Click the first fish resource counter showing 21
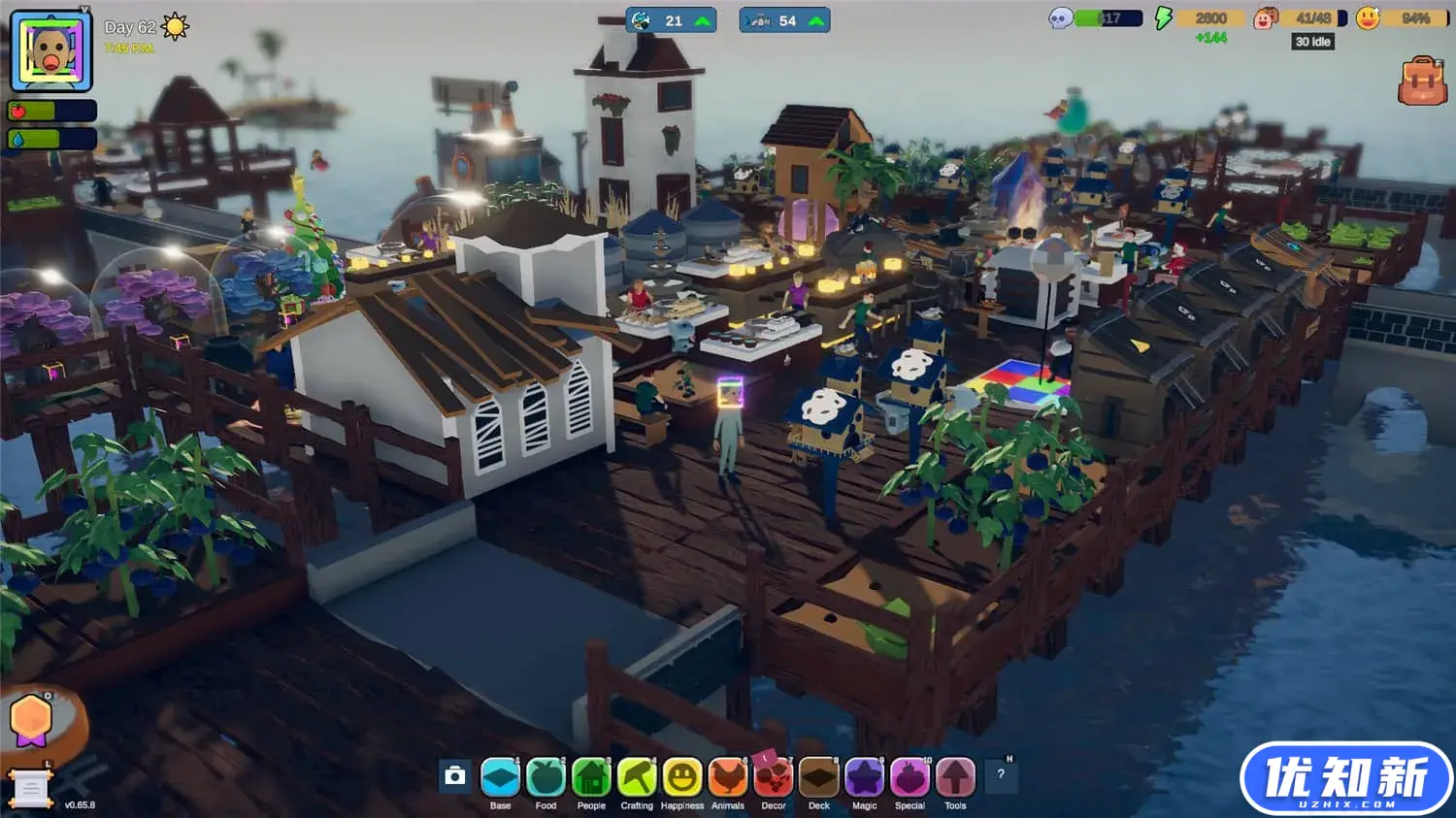Viewport: 1456px width, 818px height. pyautogui.click(x=672, y=20)
